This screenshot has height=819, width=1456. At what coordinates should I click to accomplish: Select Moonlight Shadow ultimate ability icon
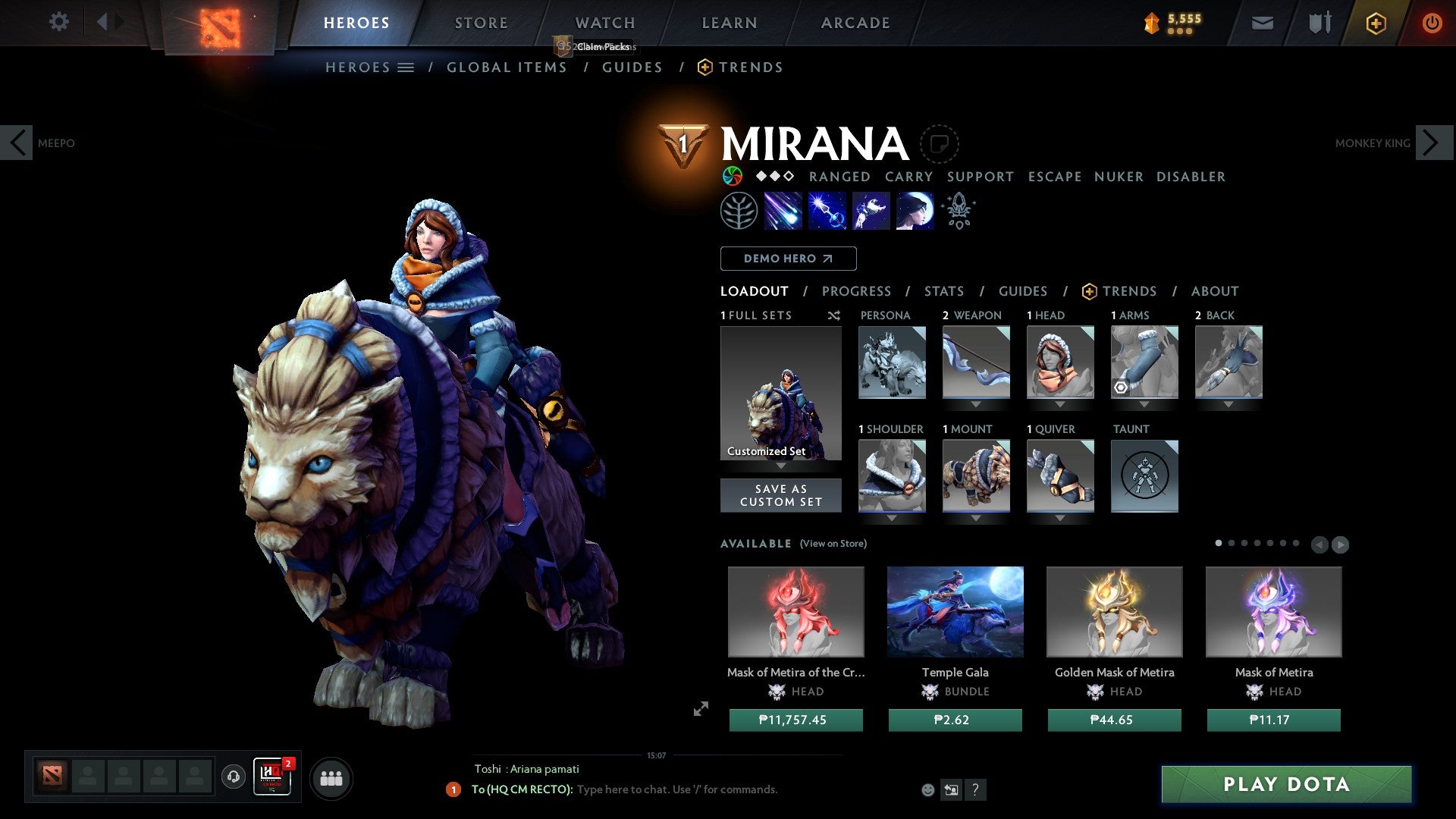pyautogui.click(x=914, y=211)
